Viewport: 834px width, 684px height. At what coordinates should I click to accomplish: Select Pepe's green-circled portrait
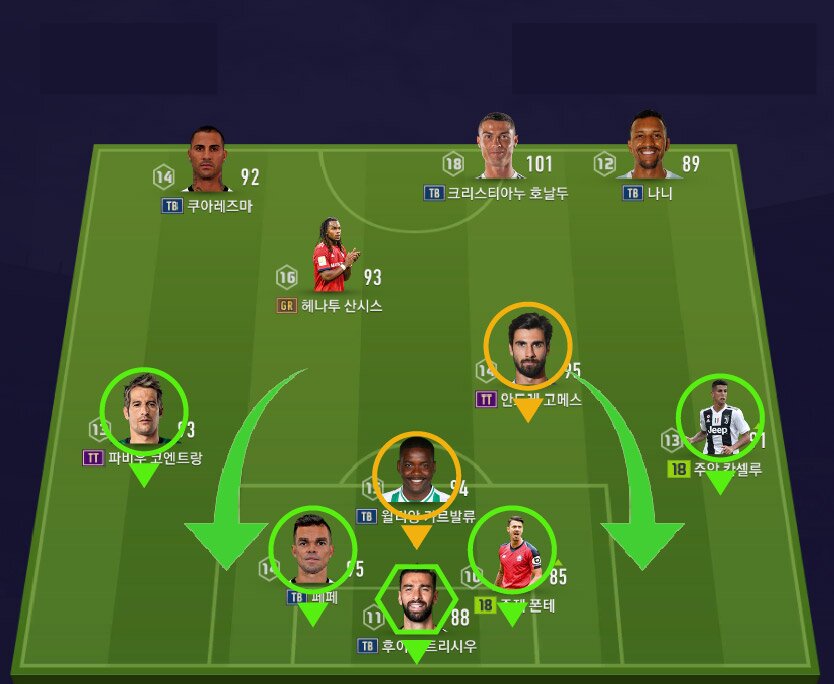(x=313, y=550)
